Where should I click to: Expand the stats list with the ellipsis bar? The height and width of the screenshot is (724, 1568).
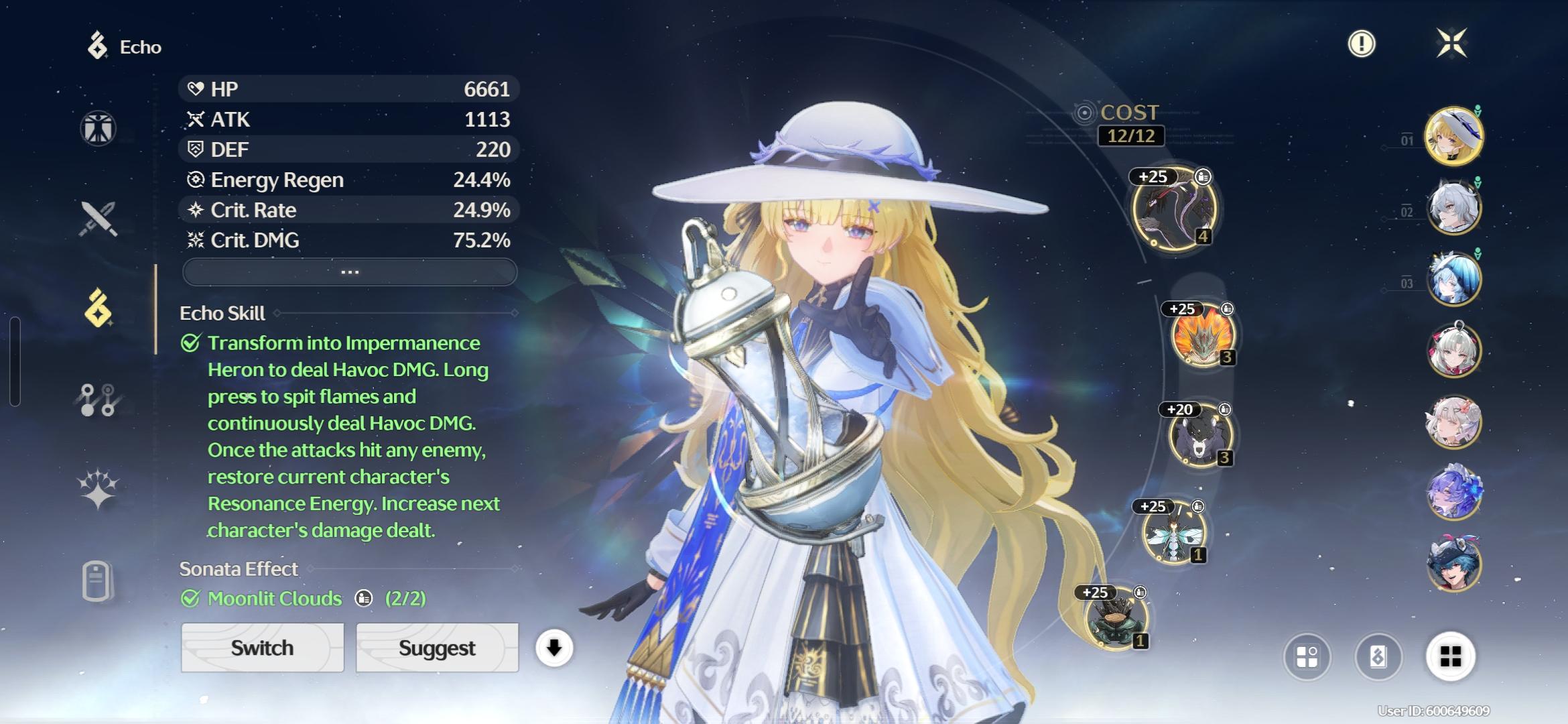[x=350, y=272]
